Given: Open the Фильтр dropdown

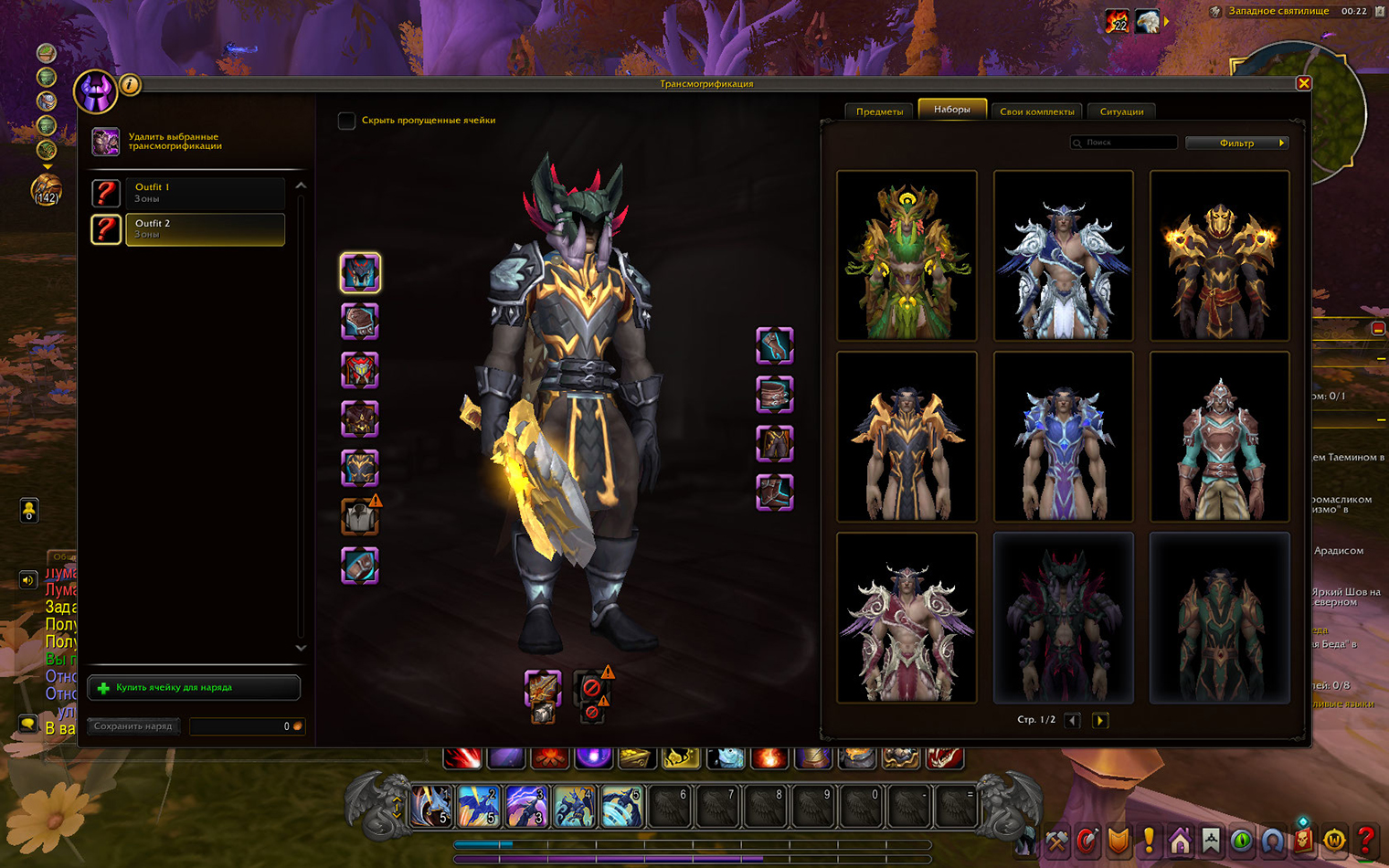Looking at the screenshot, I should [x=1236, y=143].
